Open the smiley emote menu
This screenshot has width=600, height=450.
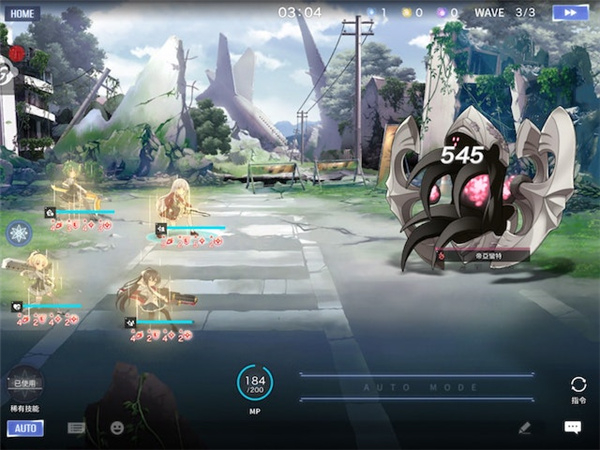click(x=117, y=428)
